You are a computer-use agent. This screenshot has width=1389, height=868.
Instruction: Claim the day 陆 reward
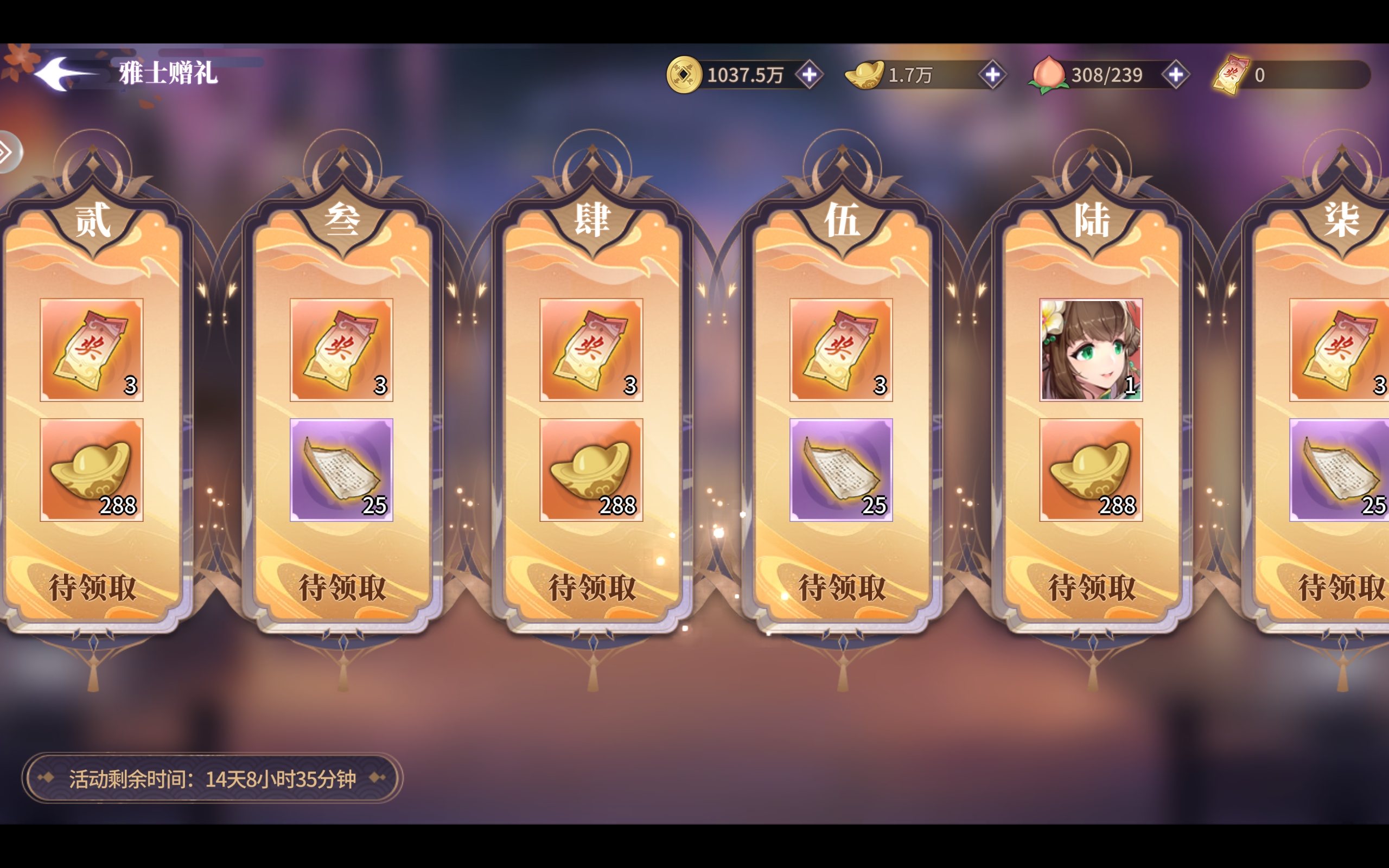point(1092,588)
